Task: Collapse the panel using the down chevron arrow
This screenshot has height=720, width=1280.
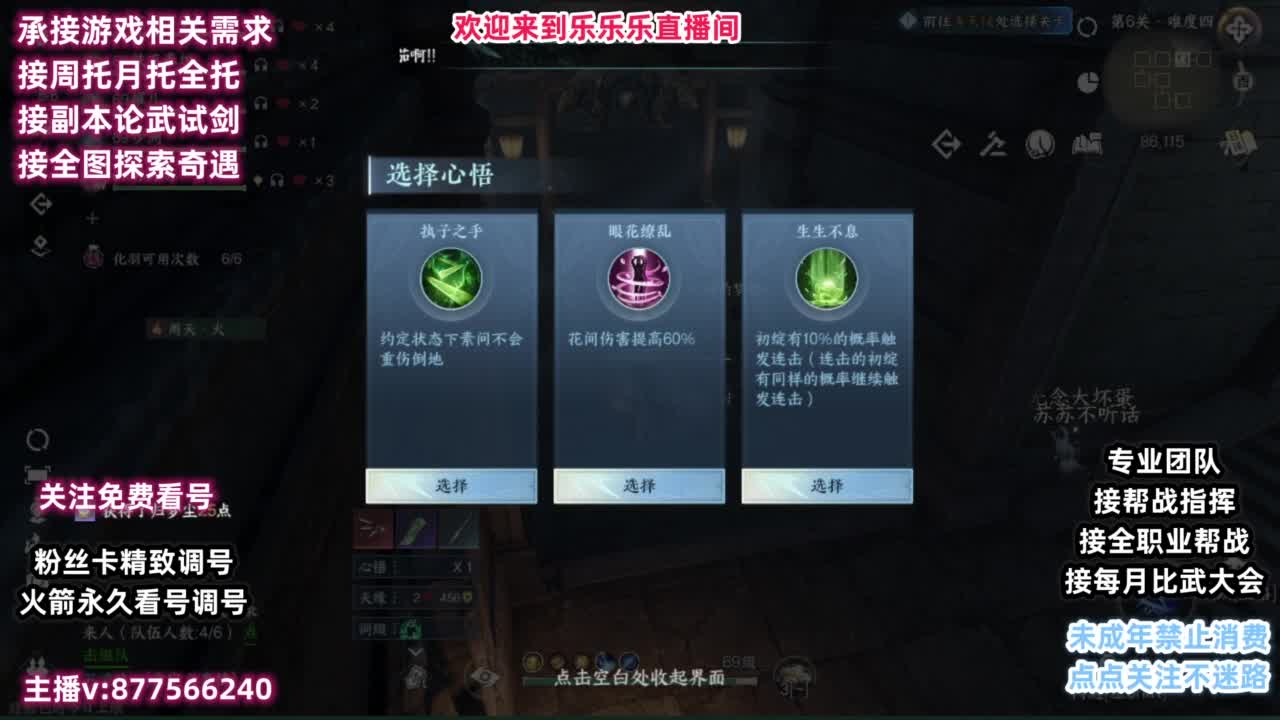Action: point(415,652)
